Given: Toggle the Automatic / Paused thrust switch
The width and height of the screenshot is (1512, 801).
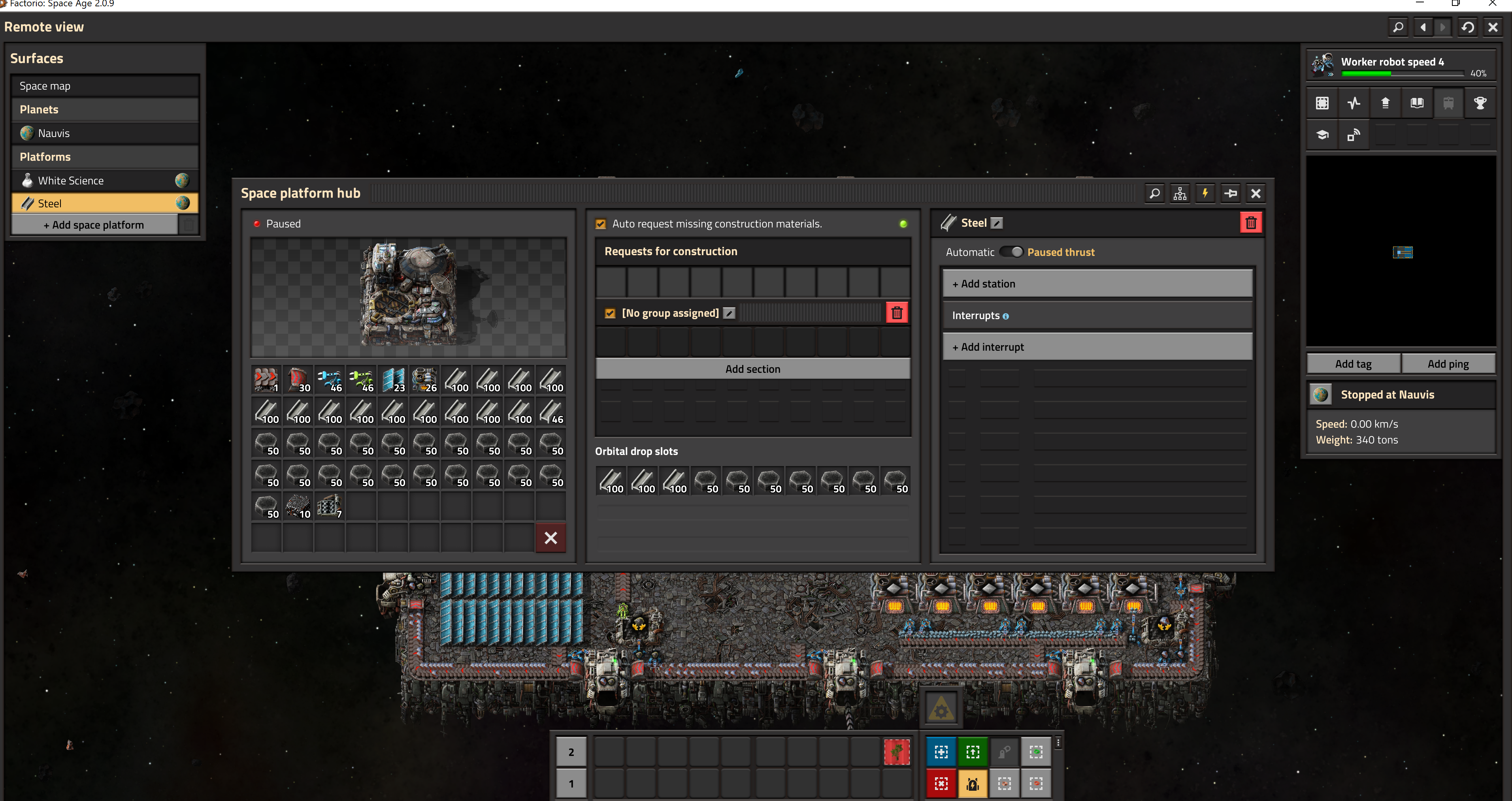Looking at the screenshot, I should click(x=1011, y=252).
